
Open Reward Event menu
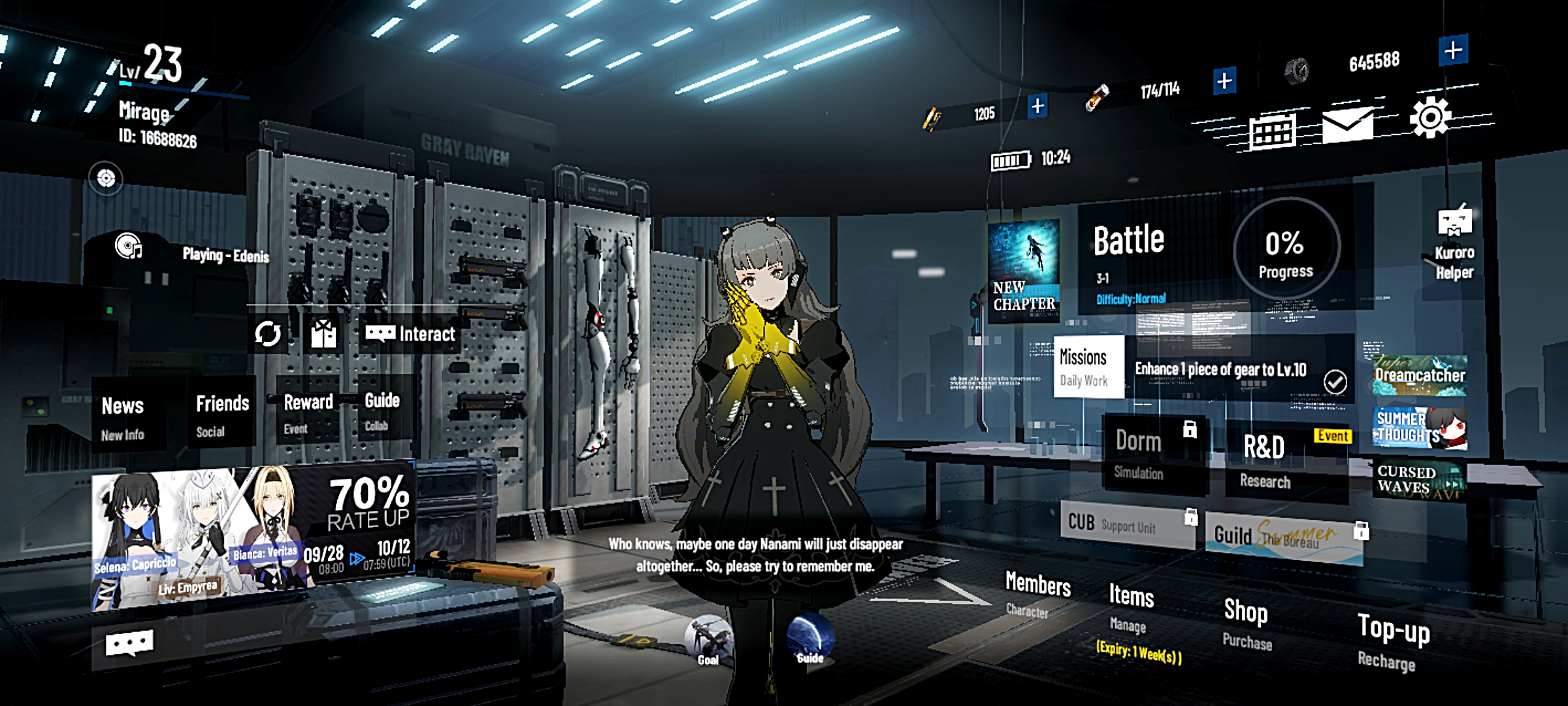pyautogui.click(x=307, y=412)
